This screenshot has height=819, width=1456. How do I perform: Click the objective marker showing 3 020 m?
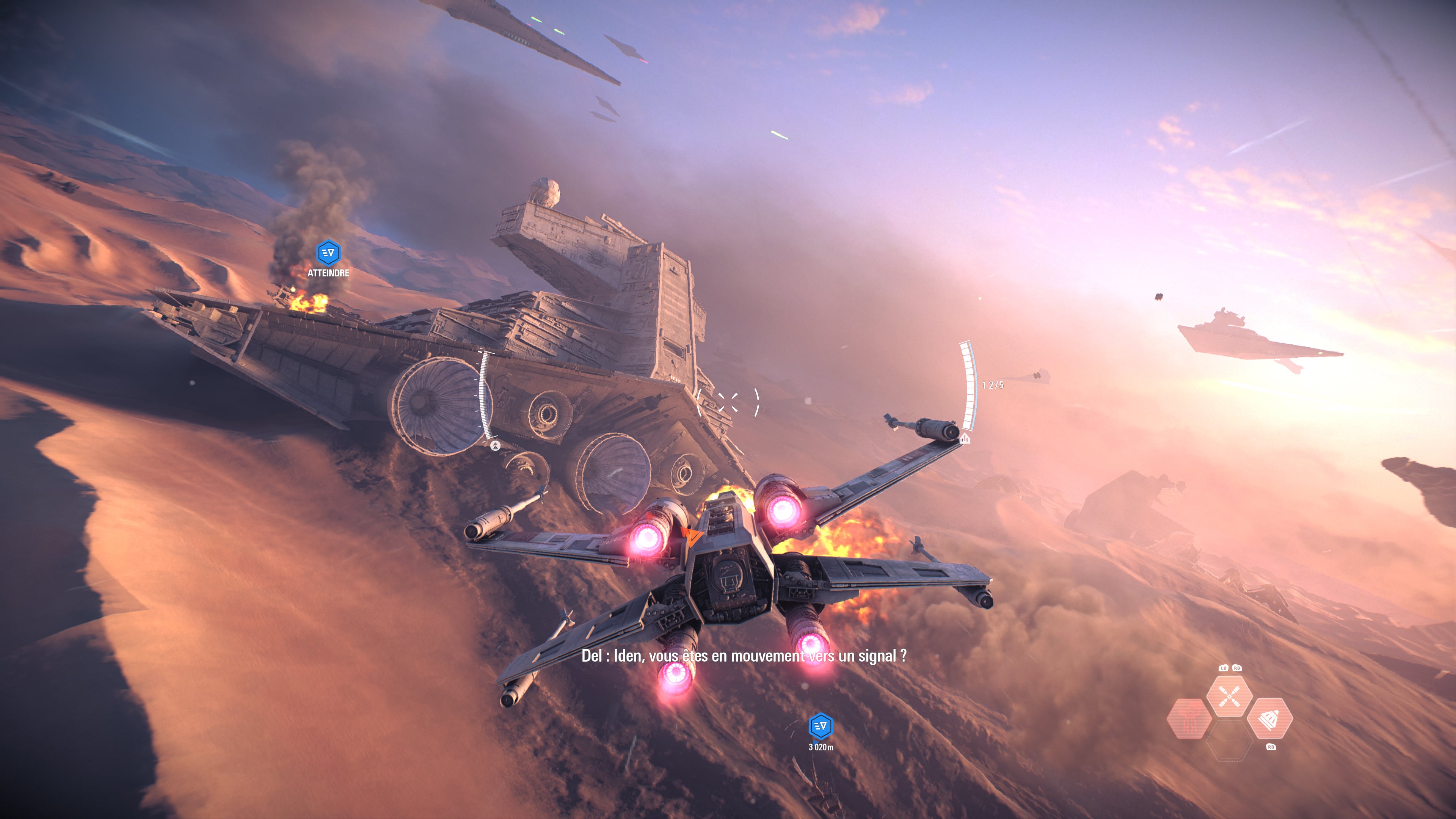point(821,726)
